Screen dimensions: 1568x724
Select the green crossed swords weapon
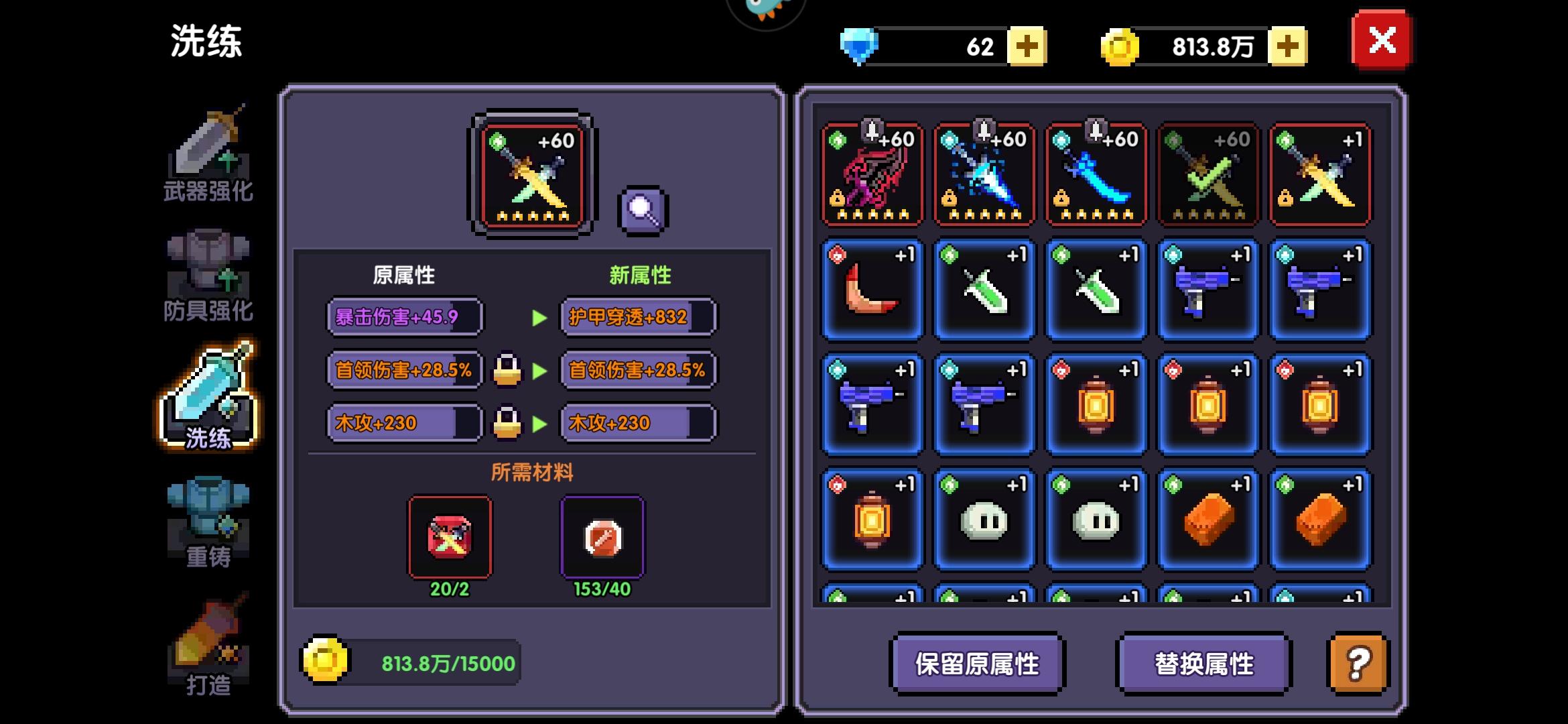click(1207, 176)
